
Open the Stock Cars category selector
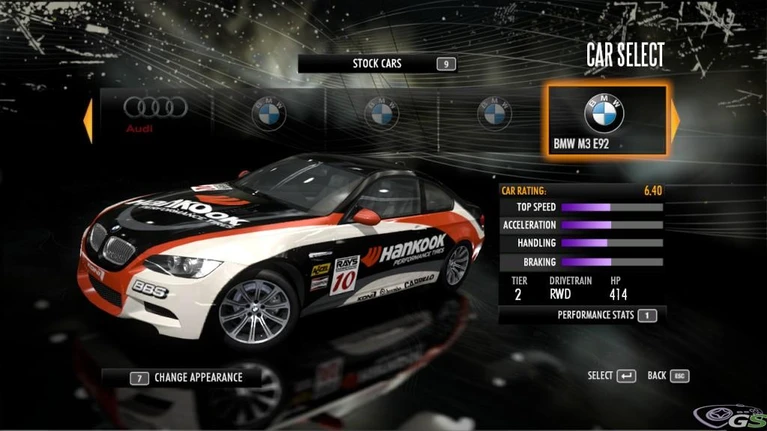[377, 63]
